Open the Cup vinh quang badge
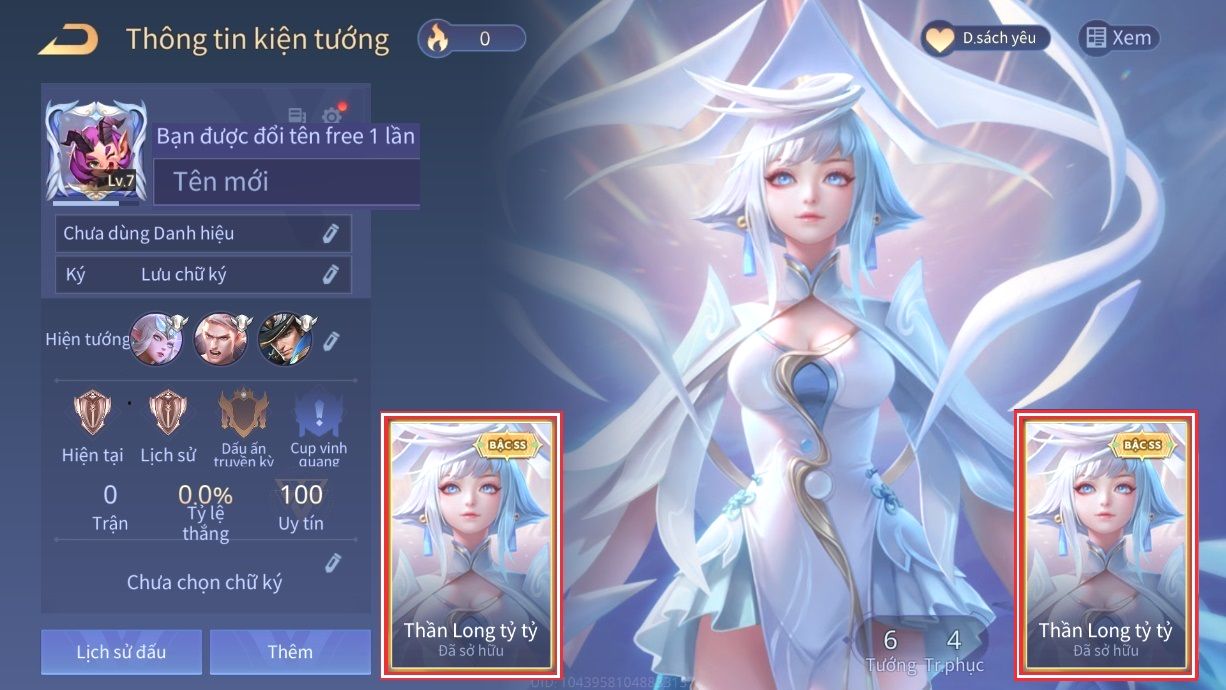 (x=317, y=425)
